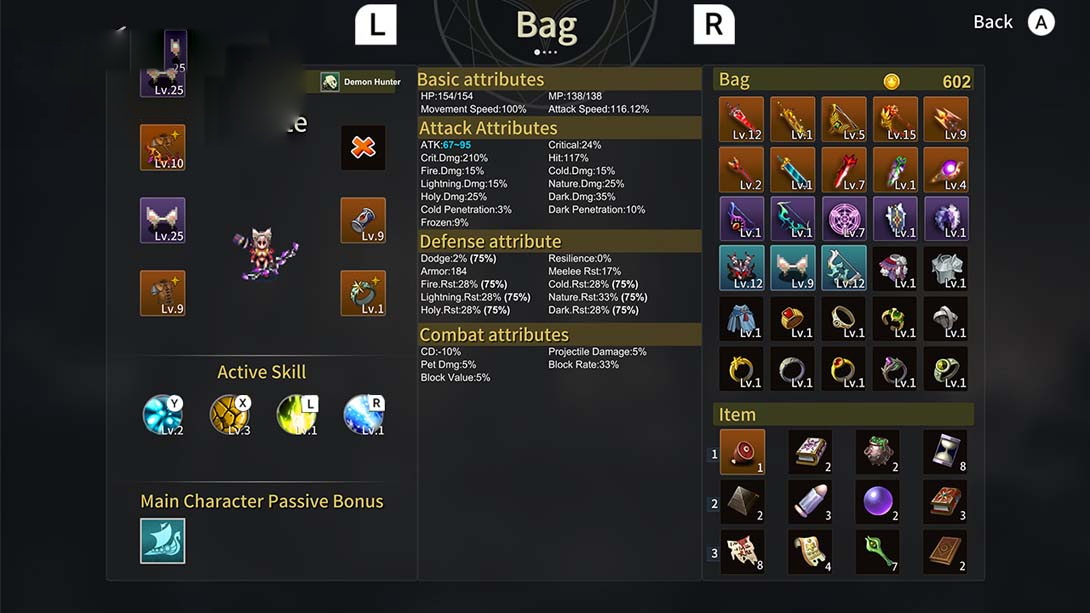
Task: Select the torn treasure map item
Action: (x=742, y=551)
